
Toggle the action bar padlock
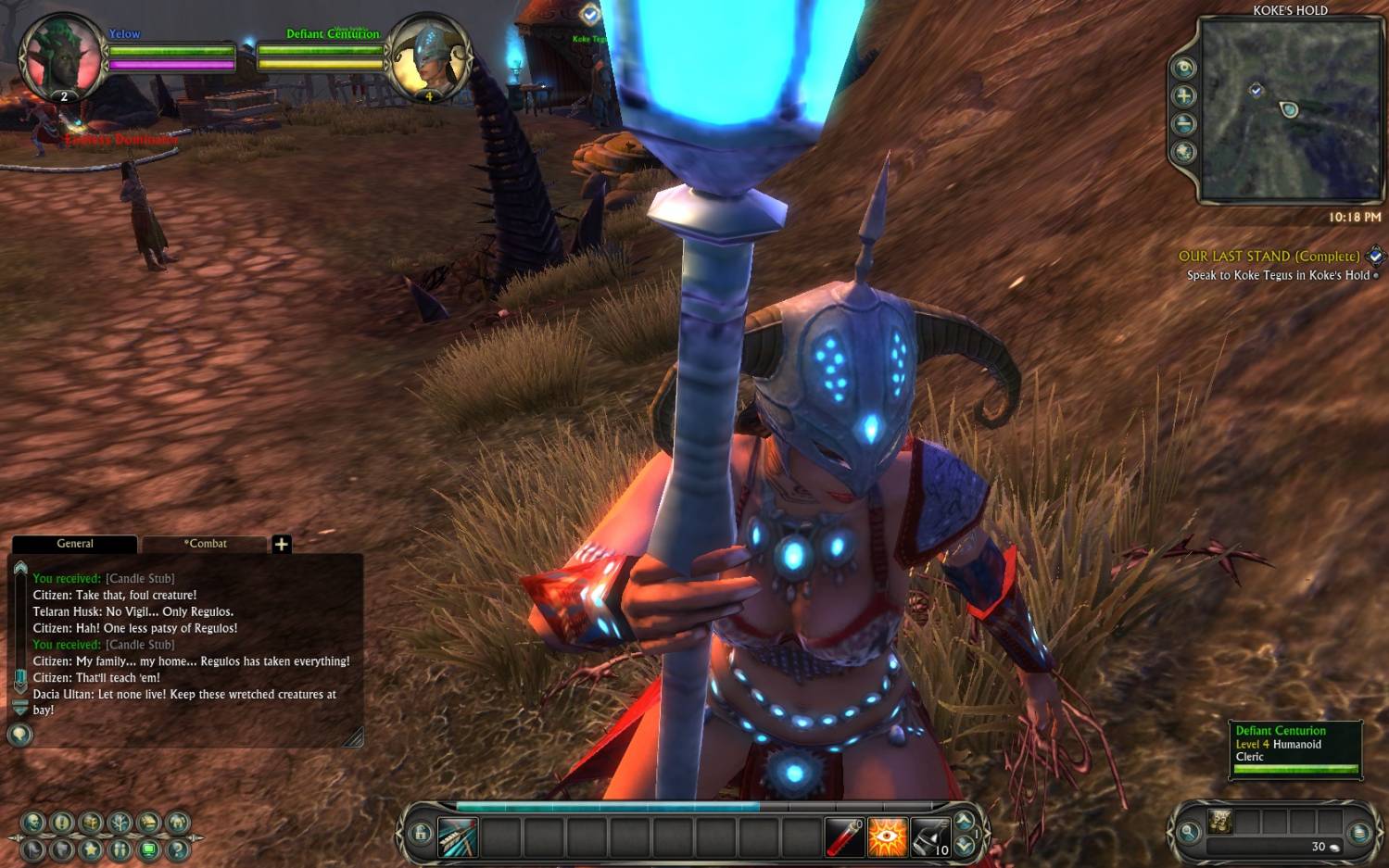(420, 833)
